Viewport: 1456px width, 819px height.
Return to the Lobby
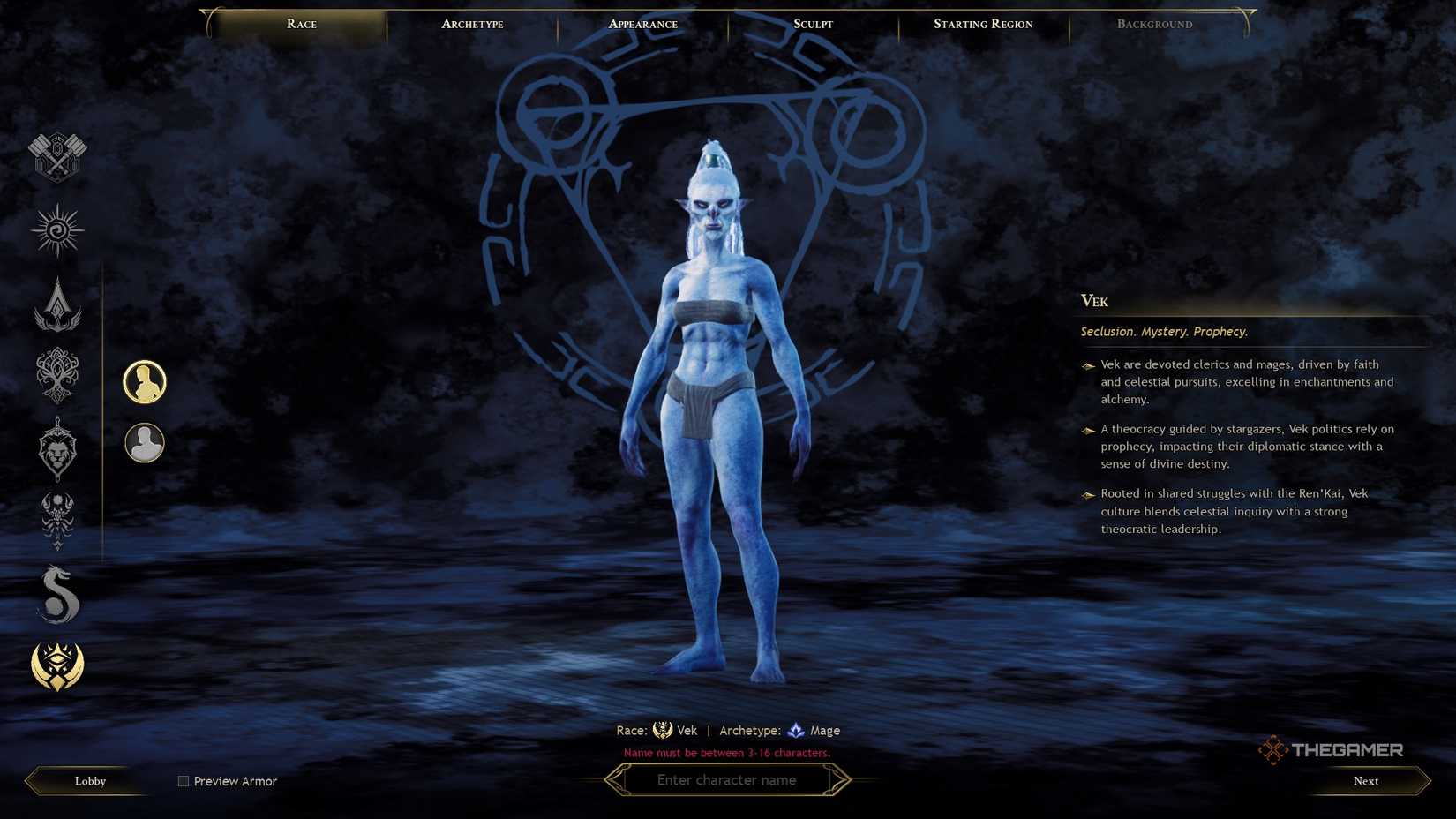tap(88, 781)
